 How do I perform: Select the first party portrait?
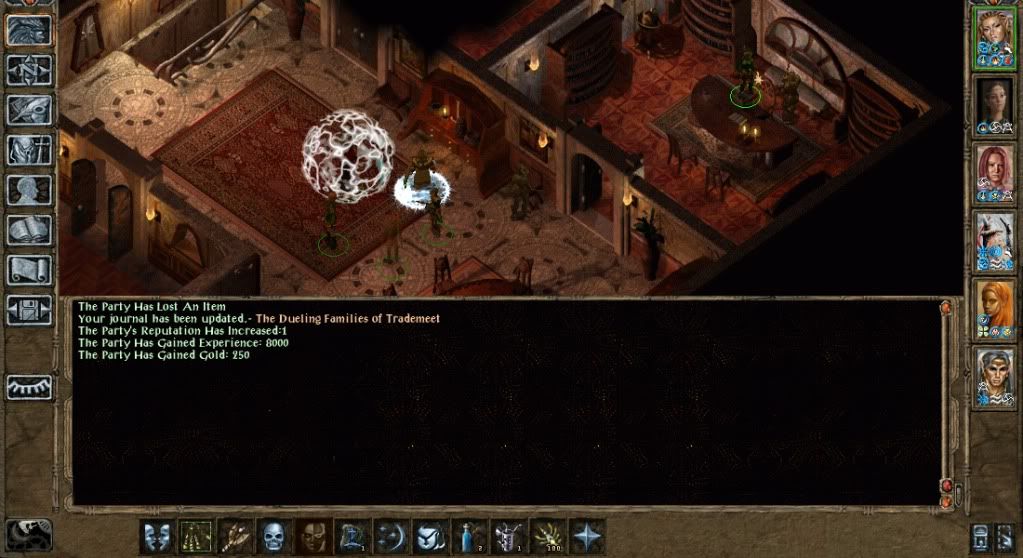(x=995, y=38)
